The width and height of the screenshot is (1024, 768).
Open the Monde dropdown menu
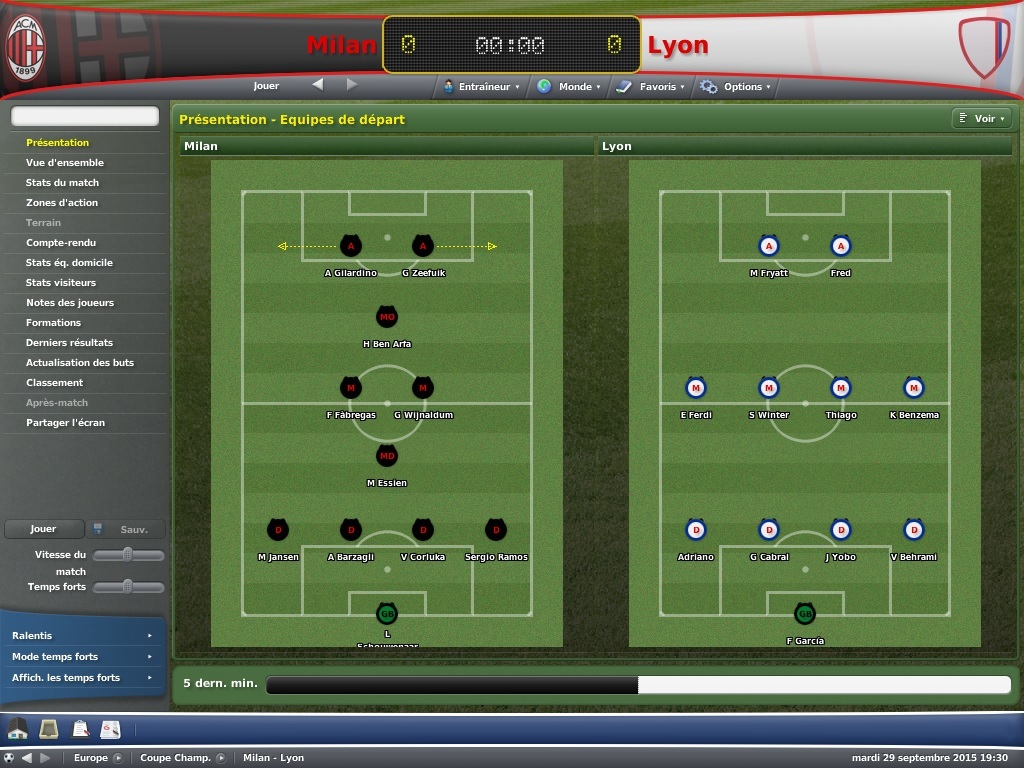570,87
